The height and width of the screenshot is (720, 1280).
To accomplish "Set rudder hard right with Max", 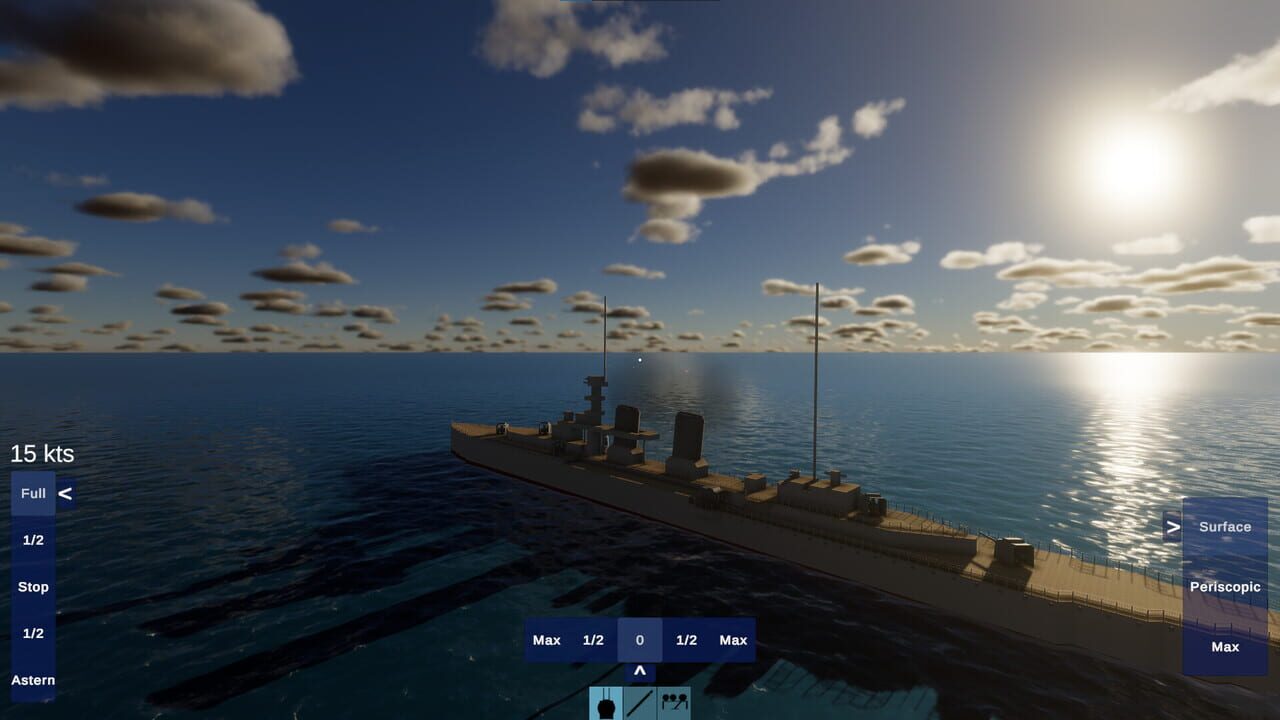I will pos(731,640).
